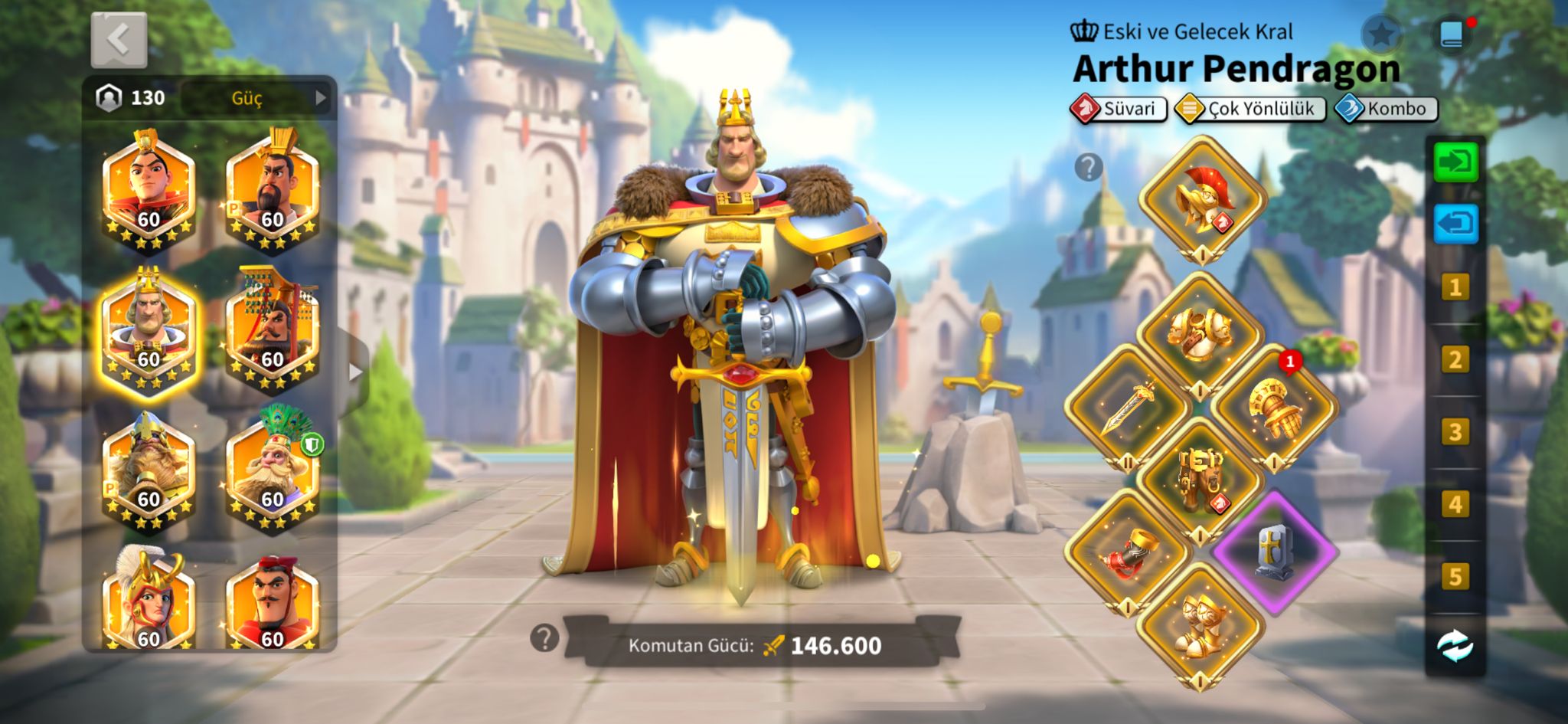
Task: Tap the Kombo specialty tag
Action: [x=1387, y=109]
